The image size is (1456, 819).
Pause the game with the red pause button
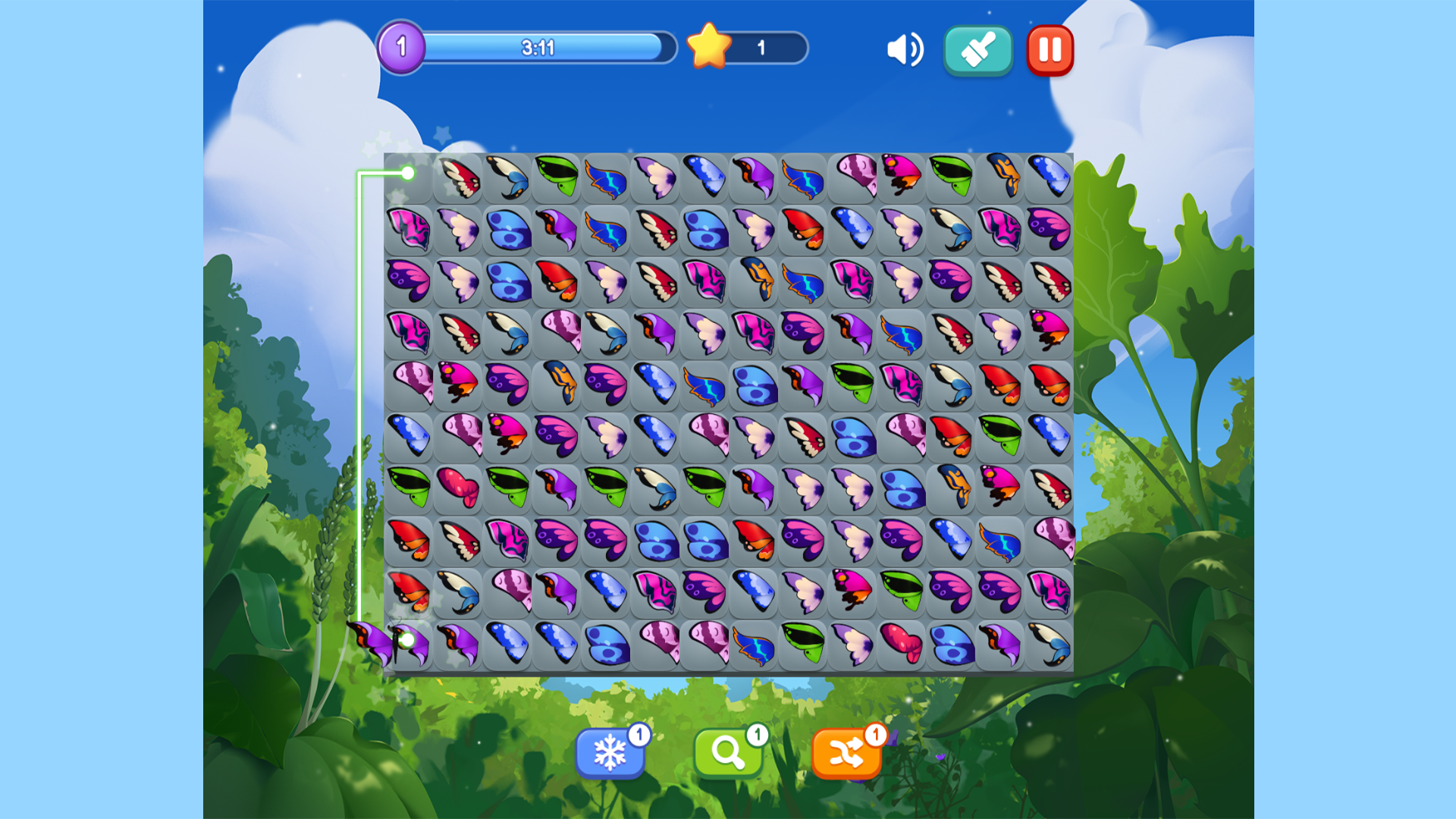tap(1050, 50)
